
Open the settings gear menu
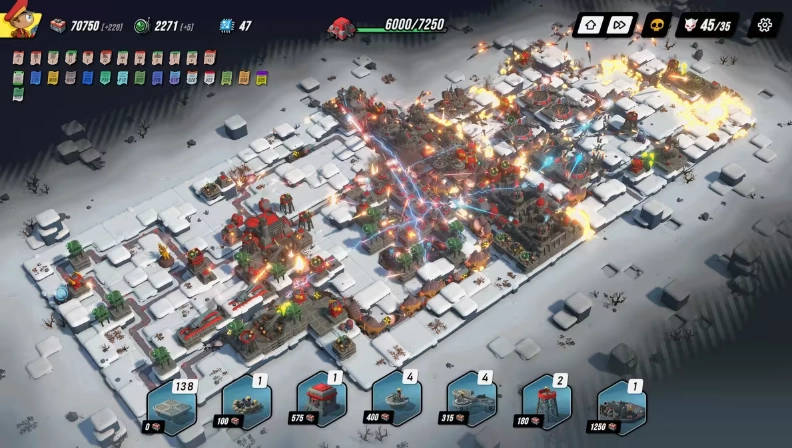pos(765,25)
